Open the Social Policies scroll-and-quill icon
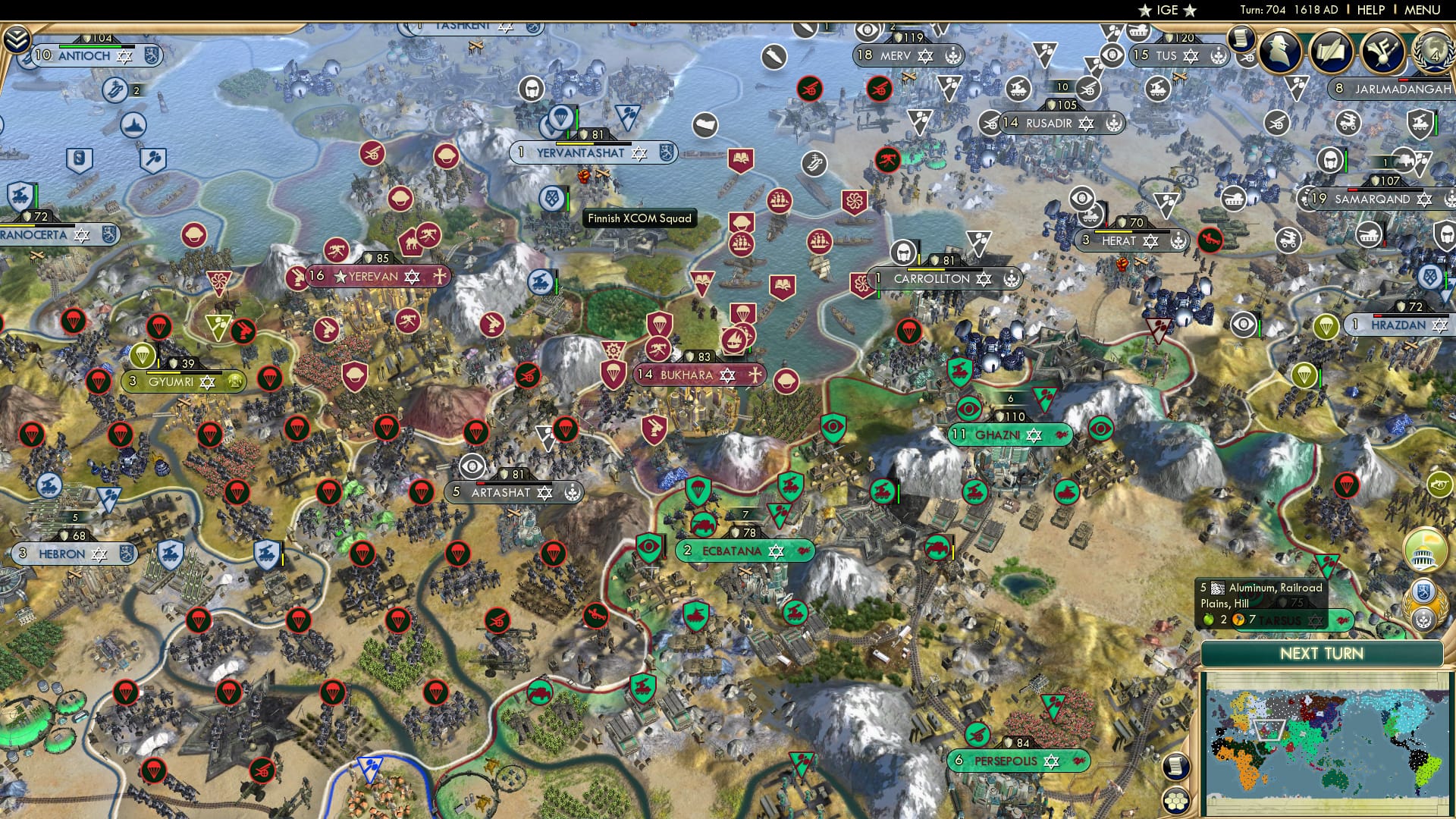 click(1332, 52)
